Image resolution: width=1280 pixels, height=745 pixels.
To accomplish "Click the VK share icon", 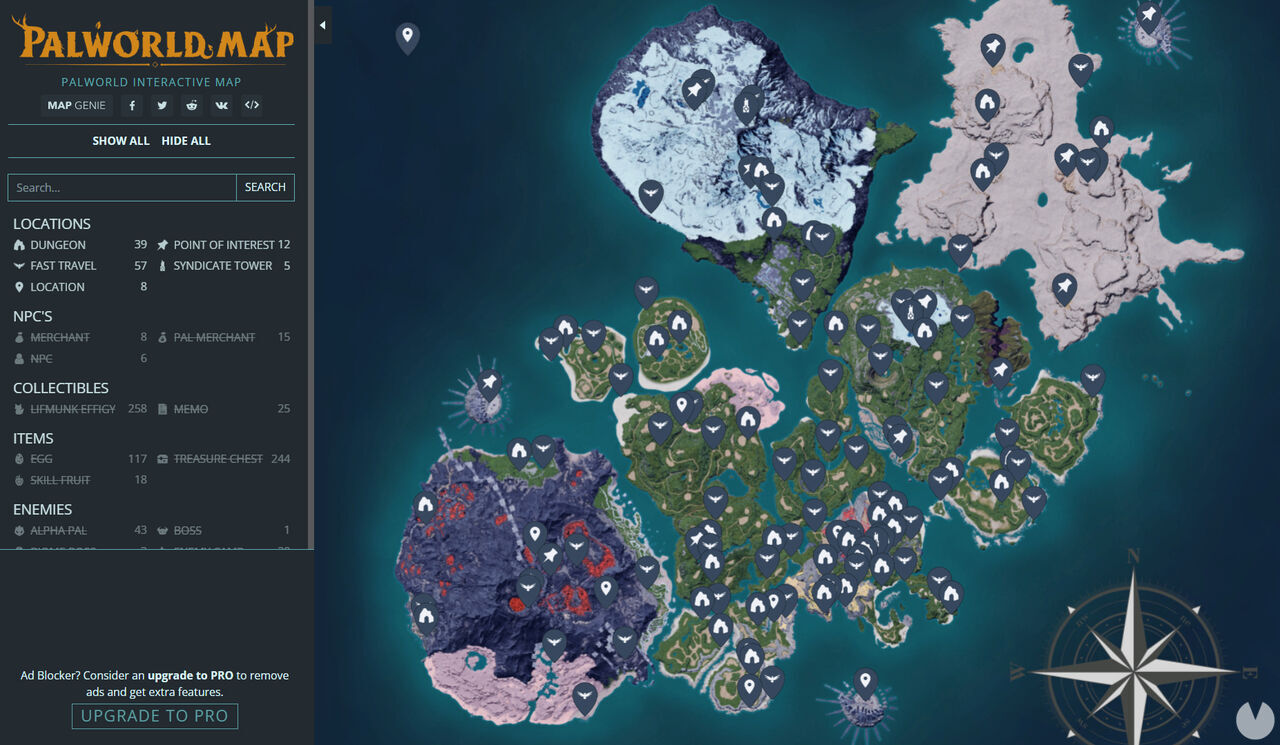I will pos(221,105).
